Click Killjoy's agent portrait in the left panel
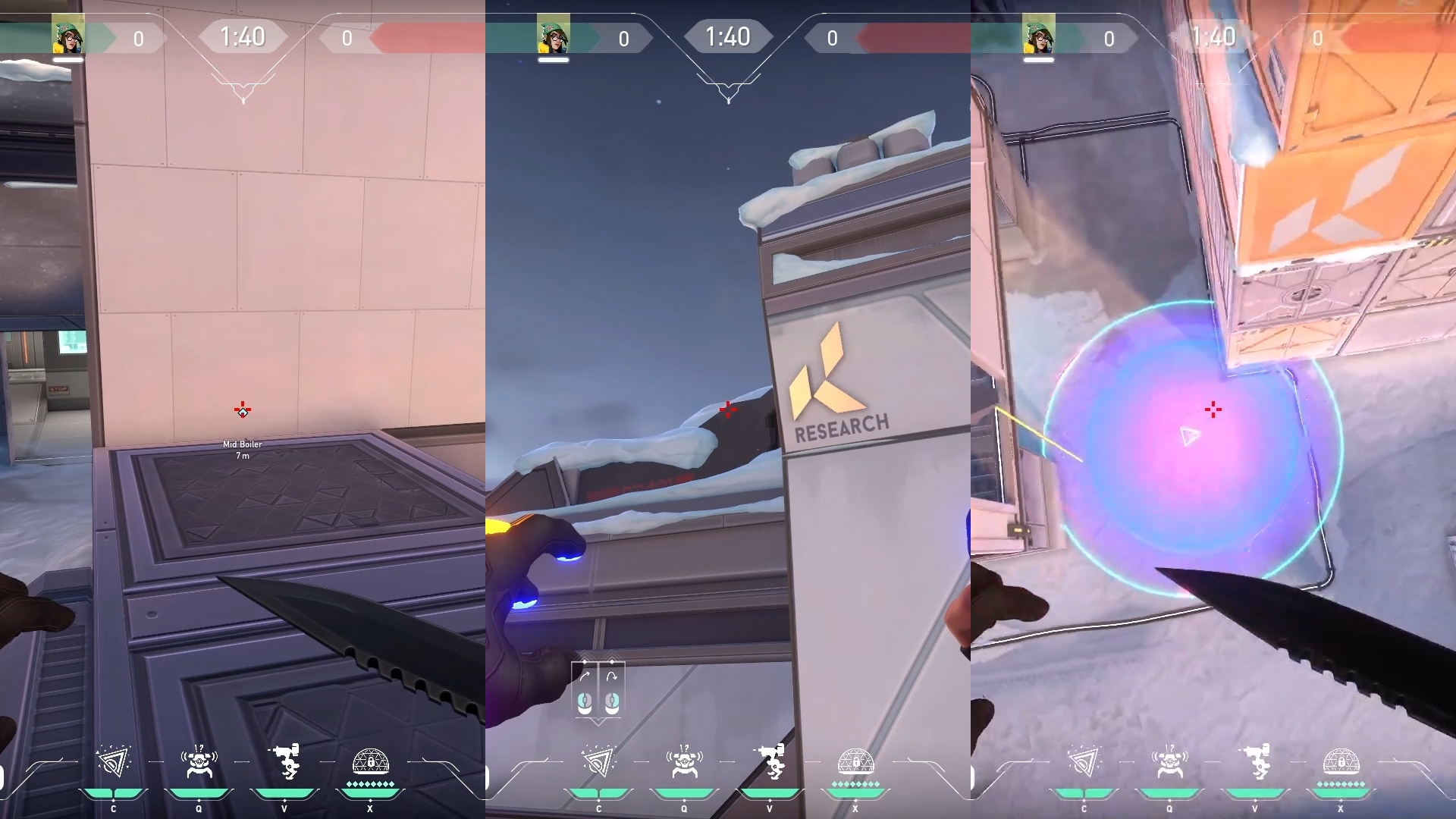This screenshot has width=1456, height=819. 68,34
